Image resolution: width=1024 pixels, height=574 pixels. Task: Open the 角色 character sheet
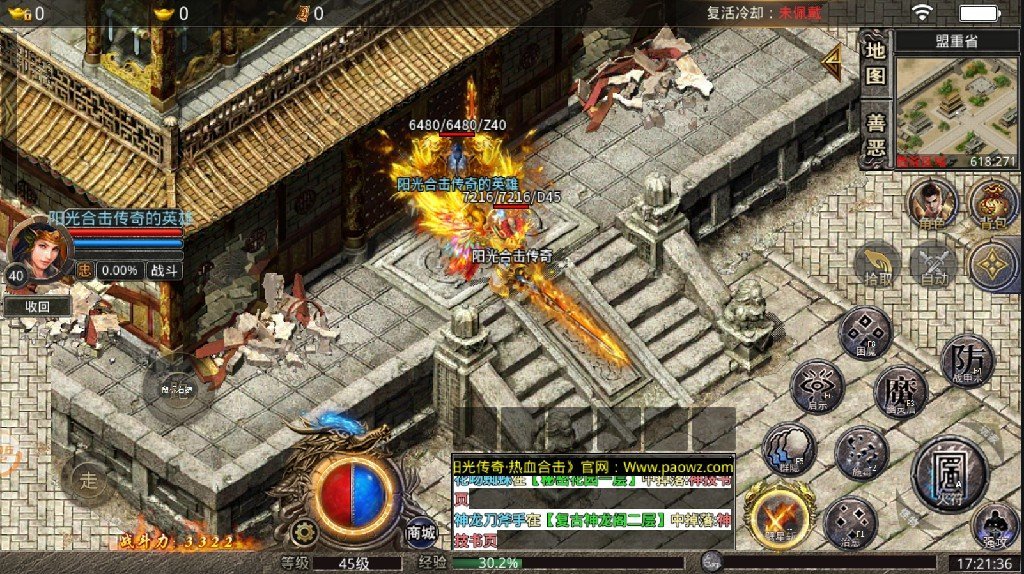[x=932, y=205]
